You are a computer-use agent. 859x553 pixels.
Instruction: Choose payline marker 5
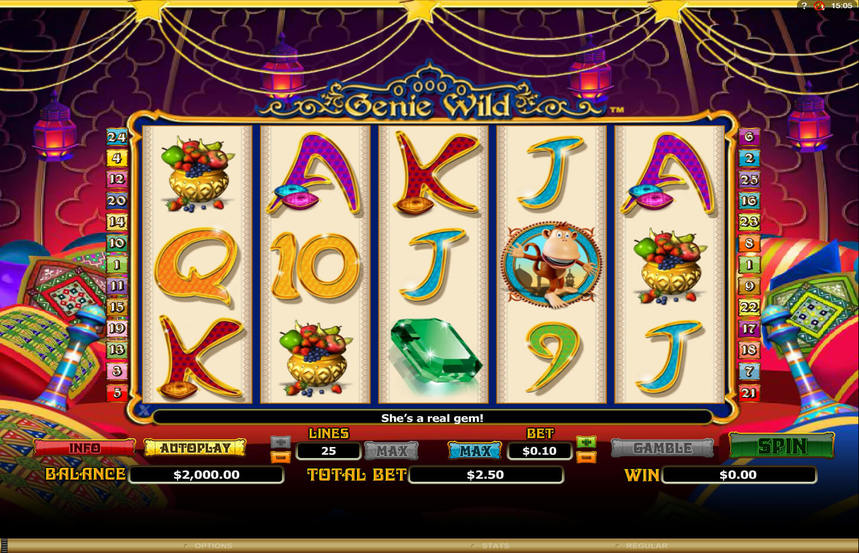(x=117, y=393)
